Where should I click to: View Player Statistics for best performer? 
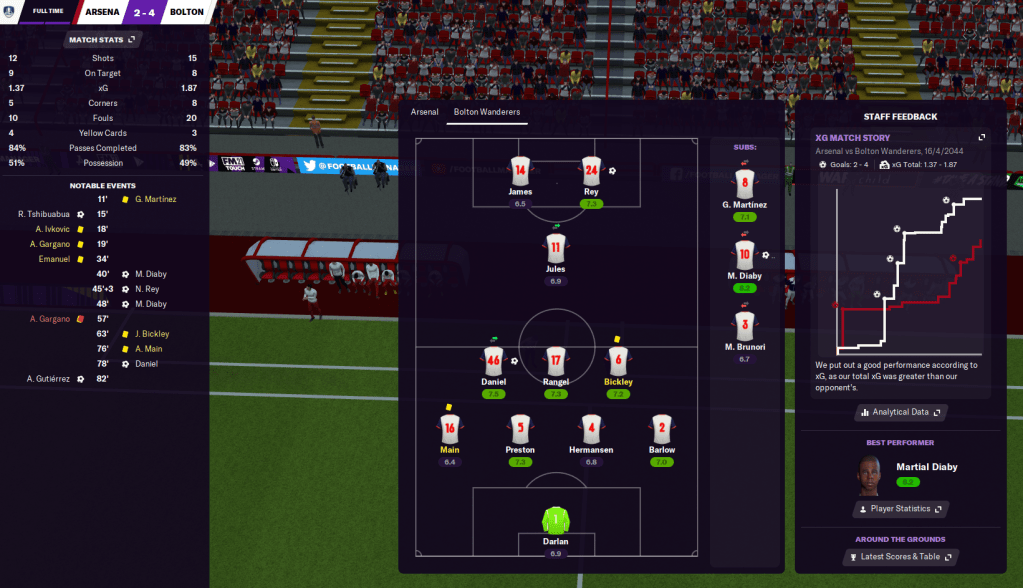900,509
